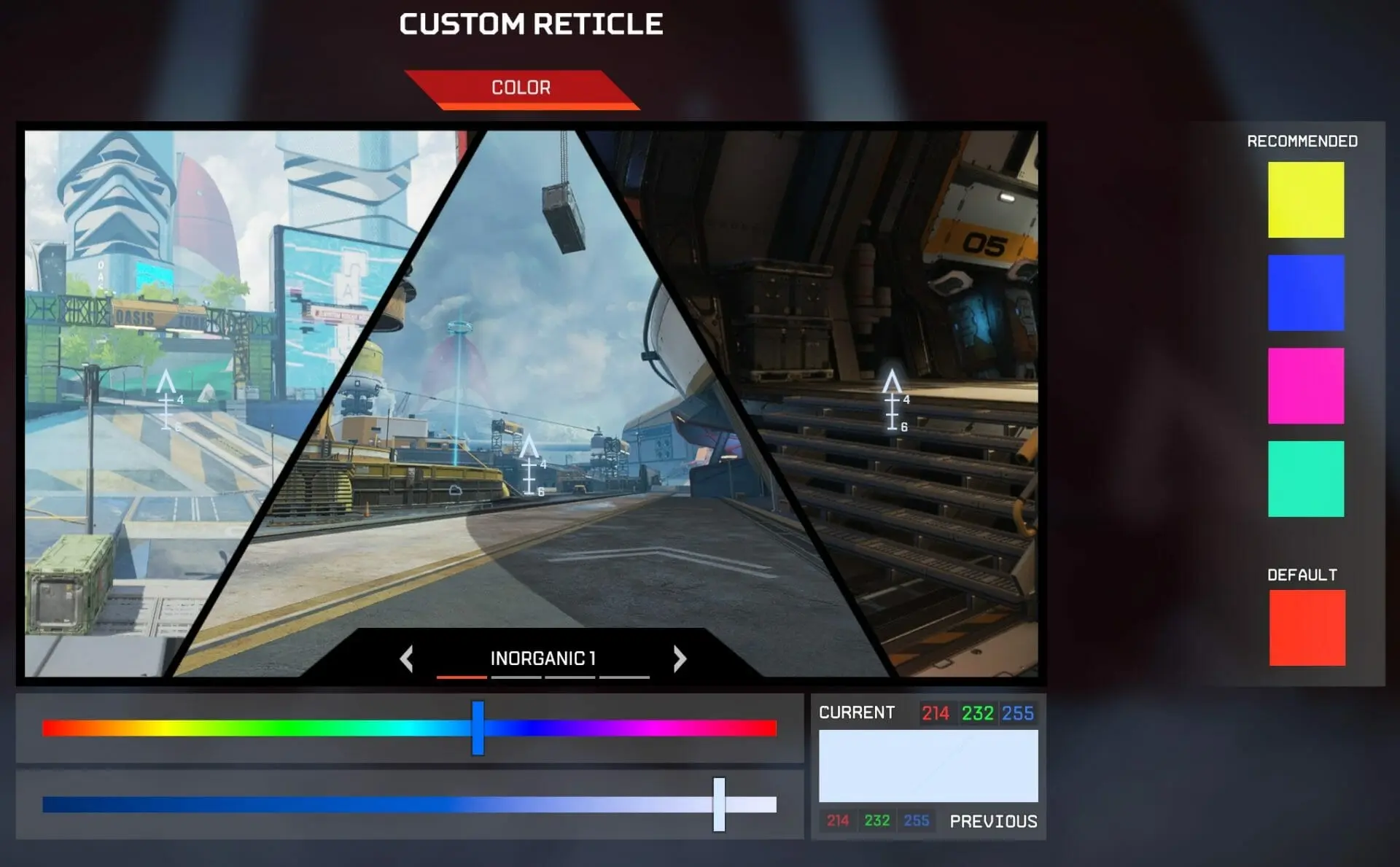Image resolution: width=1400 pixels, height=867 pixels.
Task: Click the red 214 value under CURRENT
Action: (x=935, y=713)
